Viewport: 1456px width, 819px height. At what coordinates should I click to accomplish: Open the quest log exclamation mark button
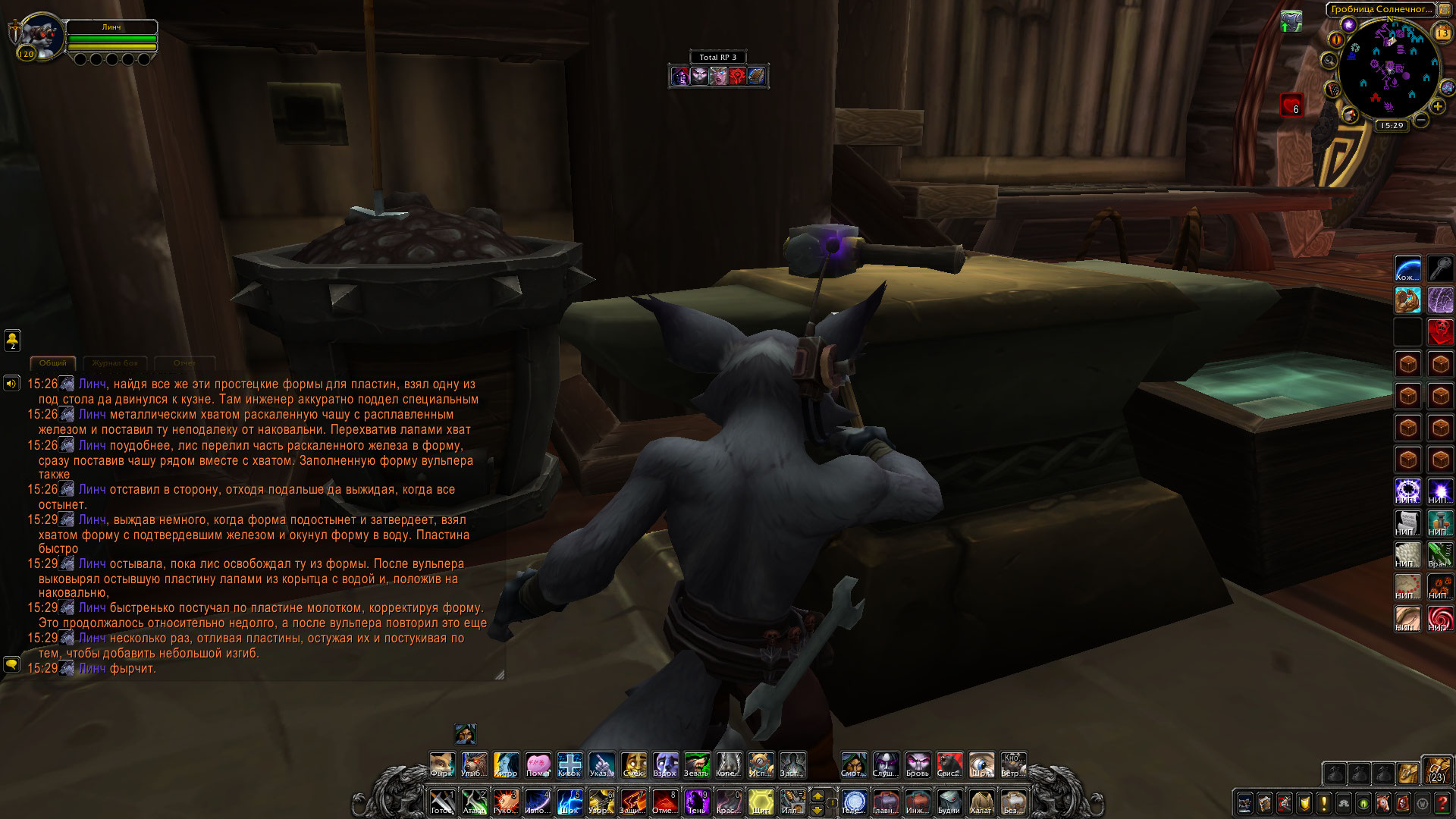[x=1323, y=803]
